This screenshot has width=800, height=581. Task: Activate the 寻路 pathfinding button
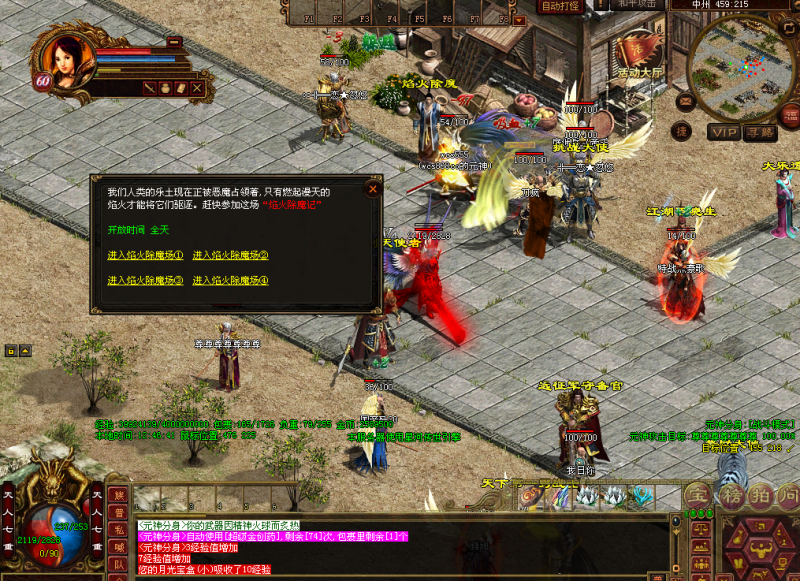(x=761, y=131)
